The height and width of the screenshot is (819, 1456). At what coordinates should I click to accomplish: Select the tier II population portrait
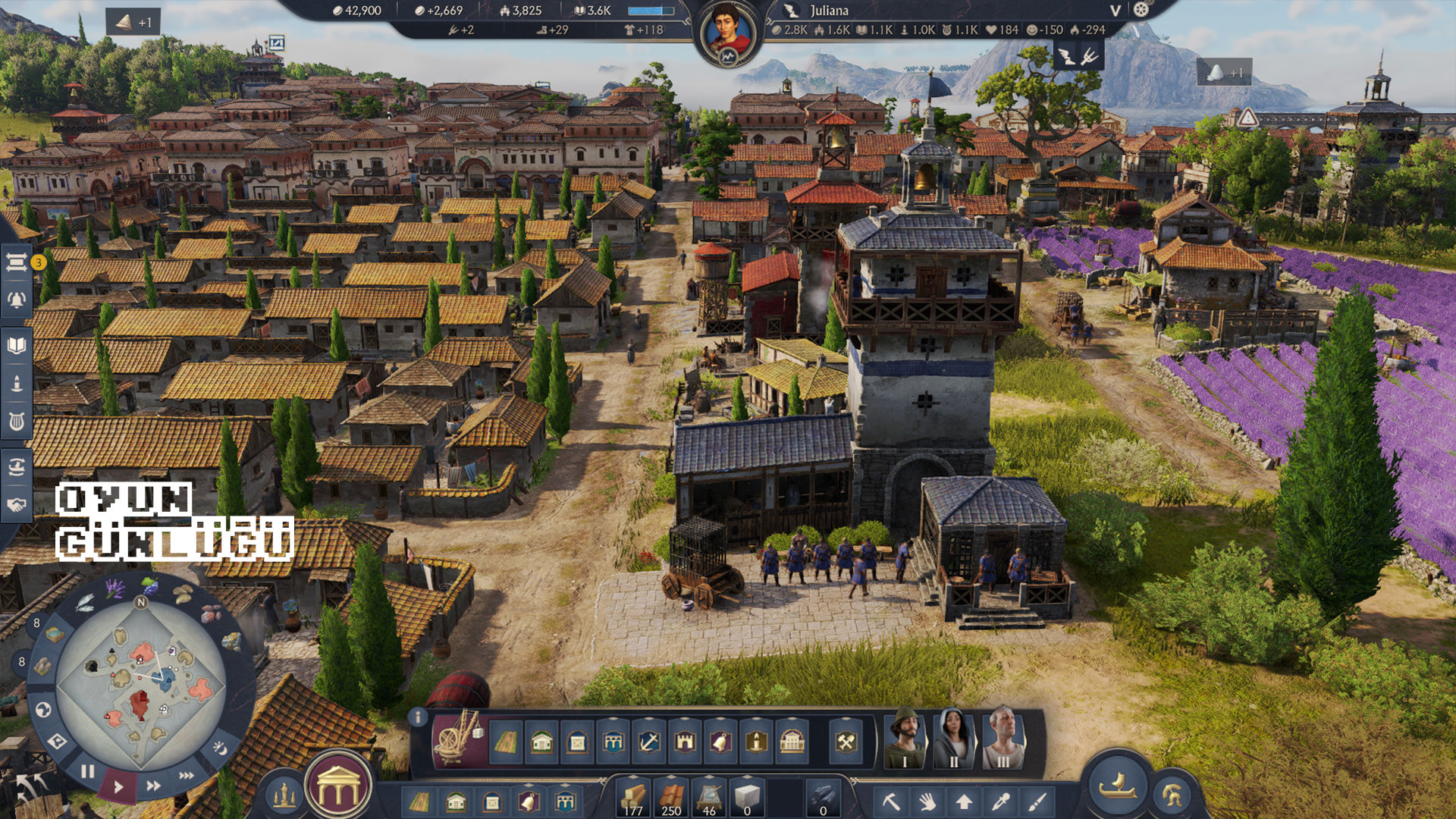coord(953,739)
